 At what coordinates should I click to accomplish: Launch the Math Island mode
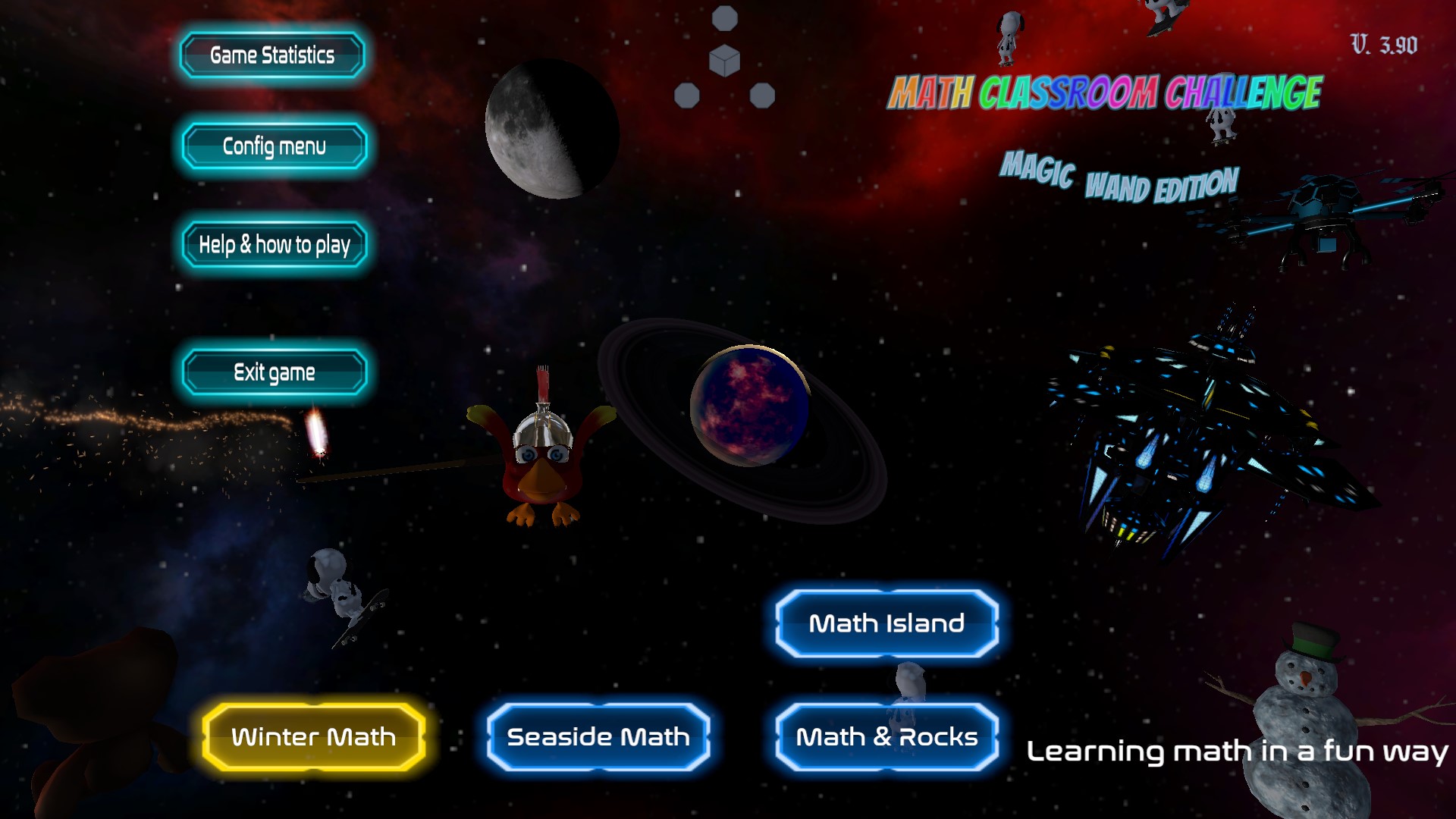886,623
